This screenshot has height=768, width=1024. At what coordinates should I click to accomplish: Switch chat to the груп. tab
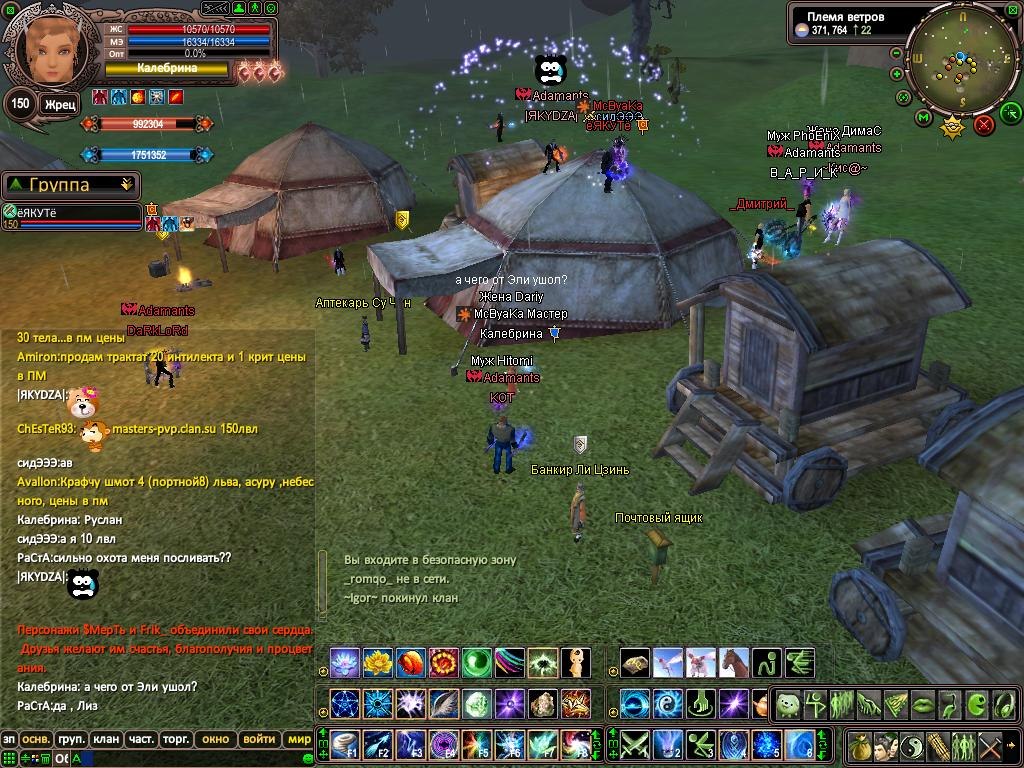pos(70,740)
